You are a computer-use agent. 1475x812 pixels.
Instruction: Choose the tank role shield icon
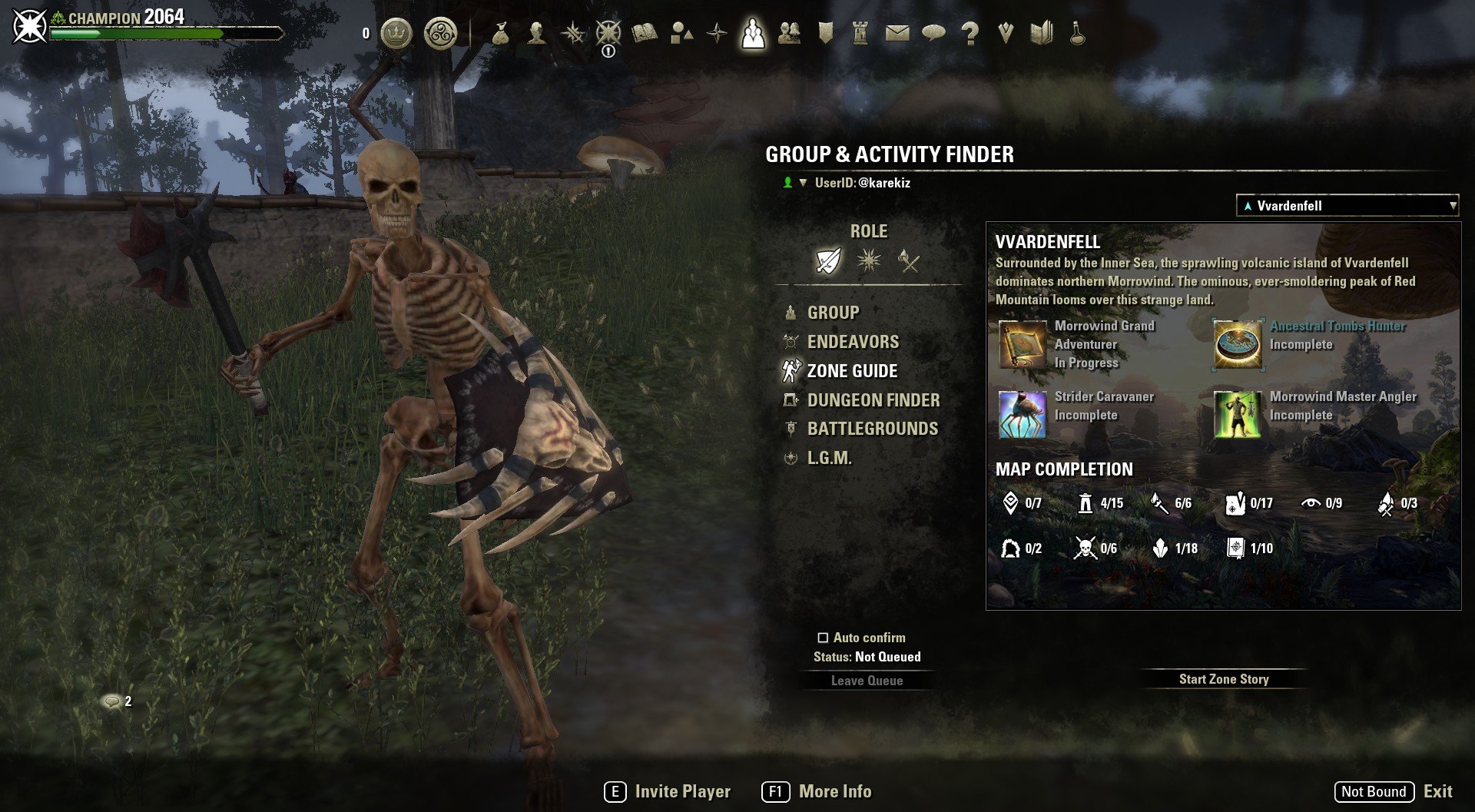pyautogui.click(x=828, y=261)
